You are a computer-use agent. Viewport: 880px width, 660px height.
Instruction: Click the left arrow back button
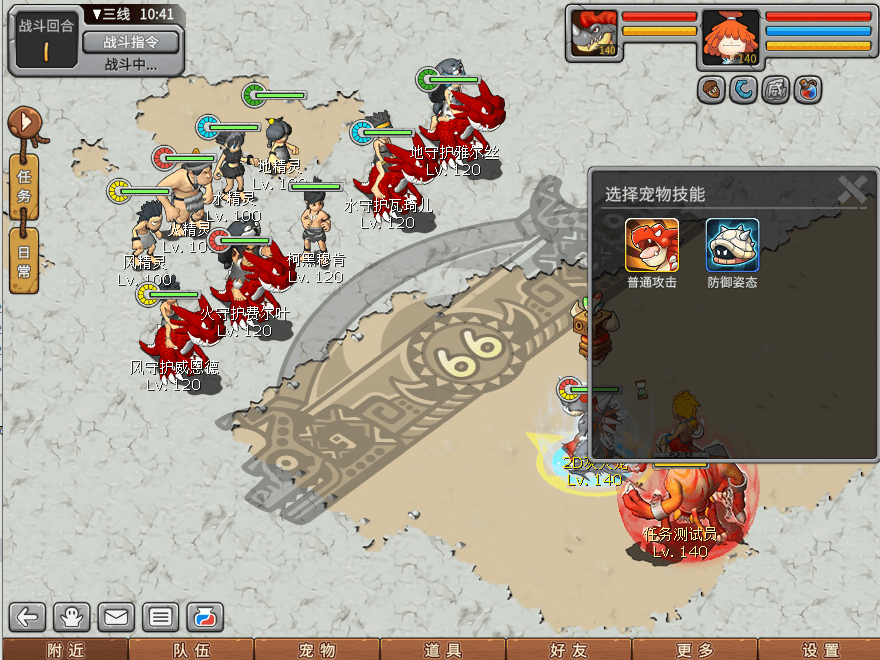pos(28,617)
